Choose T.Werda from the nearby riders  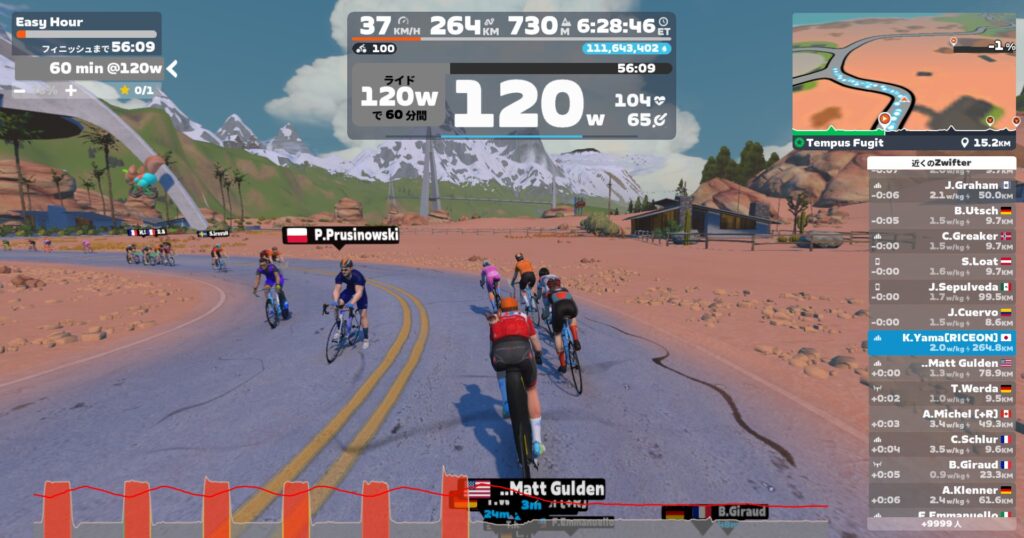[x=941, y=393]
